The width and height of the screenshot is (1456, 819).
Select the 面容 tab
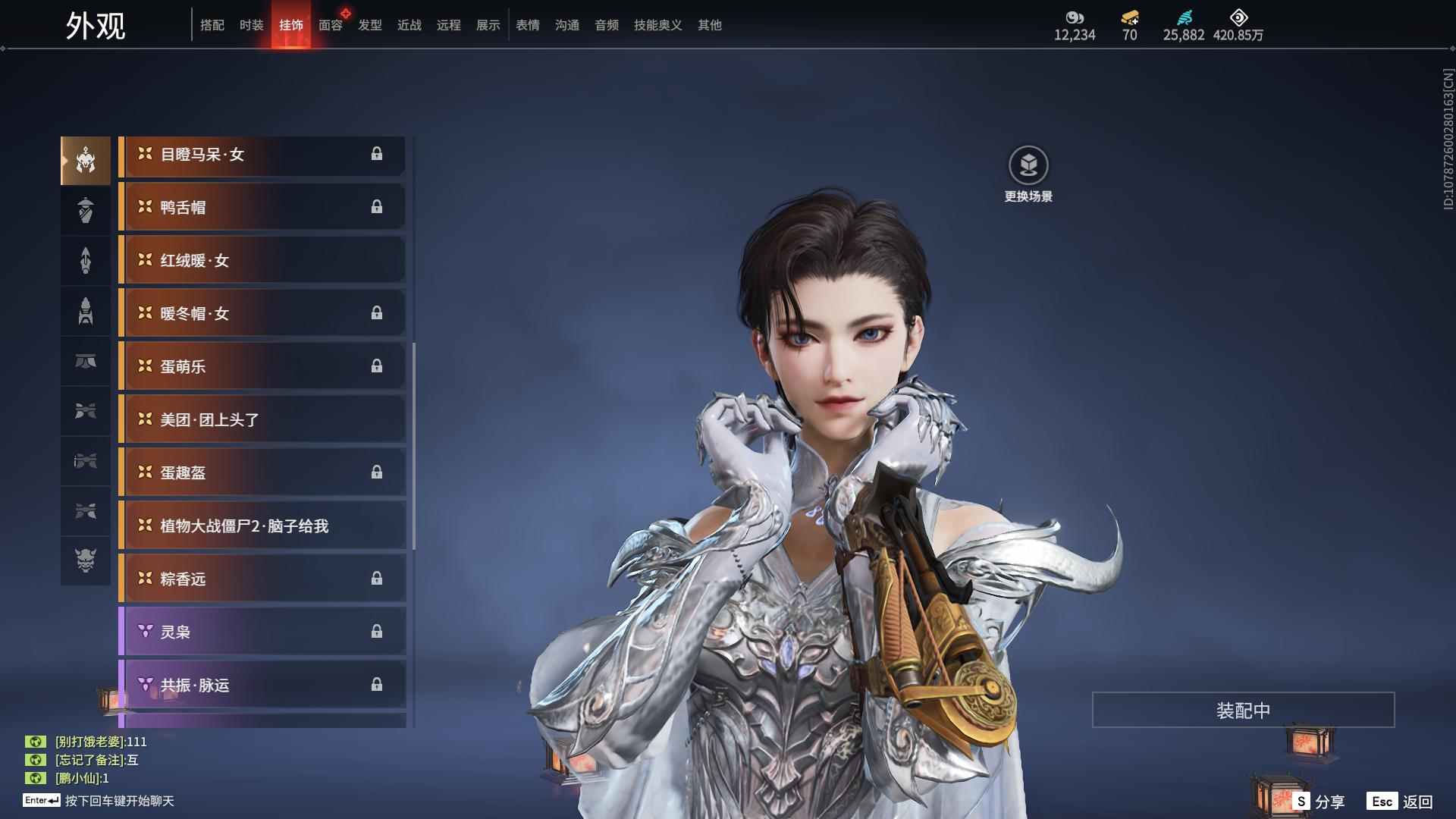point(331,25)
